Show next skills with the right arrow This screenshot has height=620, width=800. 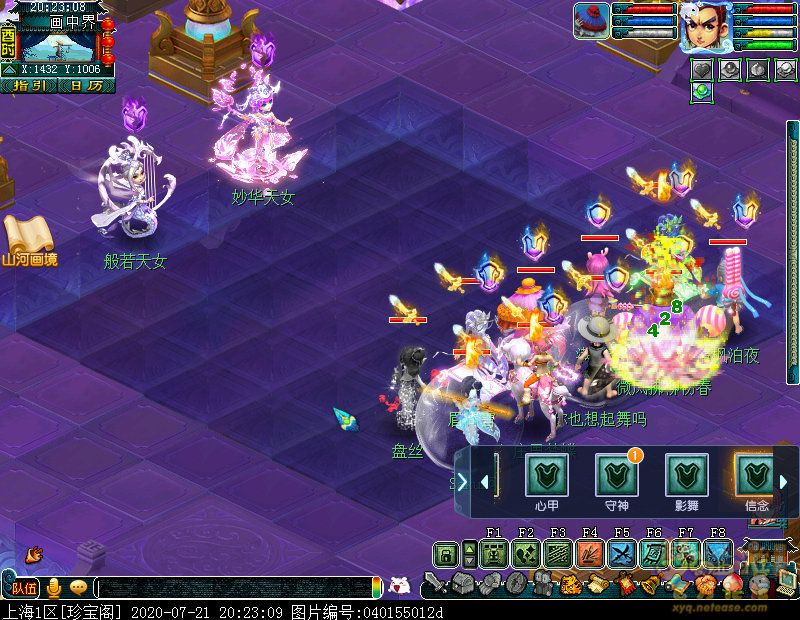784,482
